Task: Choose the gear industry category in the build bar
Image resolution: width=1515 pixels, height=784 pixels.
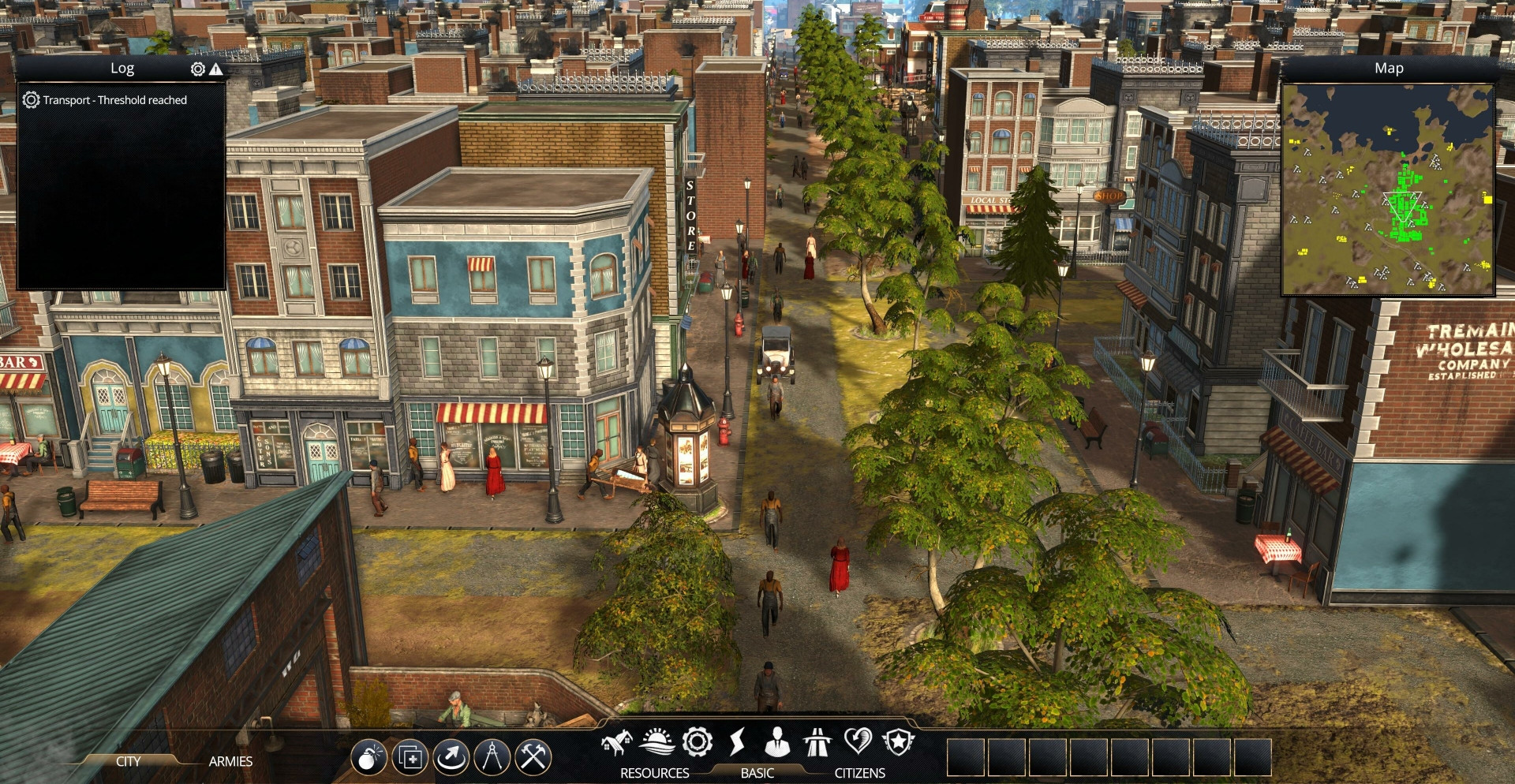Action: (698, 742)
